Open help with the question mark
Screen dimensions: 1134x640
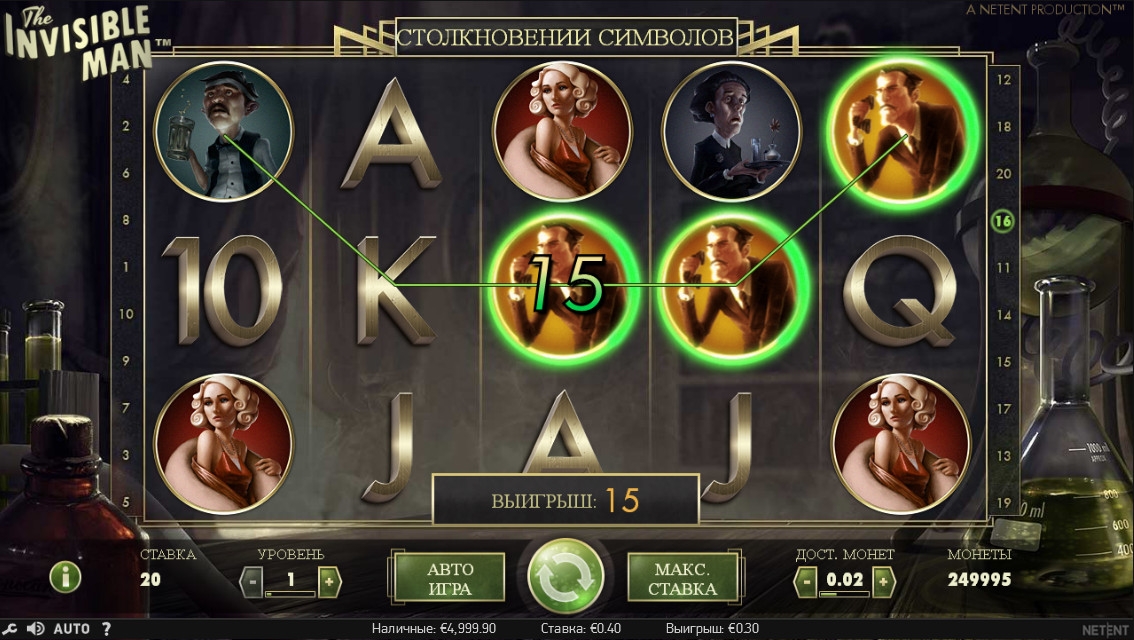106,629
